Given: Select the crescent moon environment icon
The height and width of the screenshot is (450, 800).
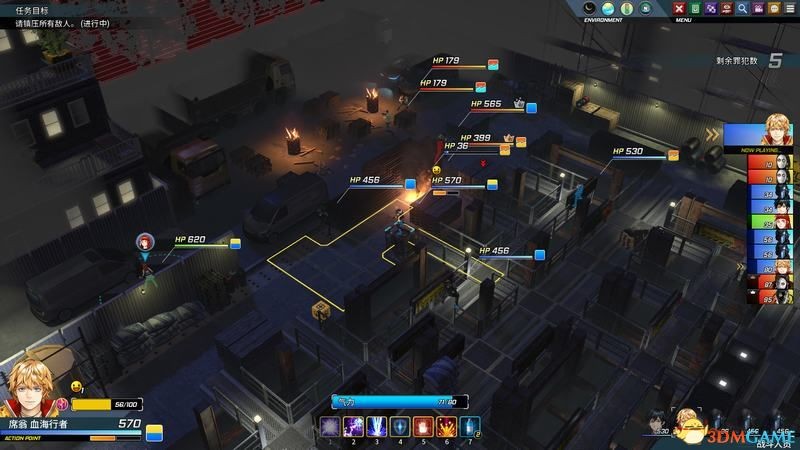Looking at the screenshot, I should pyautogui.click(x=590, y=9).
